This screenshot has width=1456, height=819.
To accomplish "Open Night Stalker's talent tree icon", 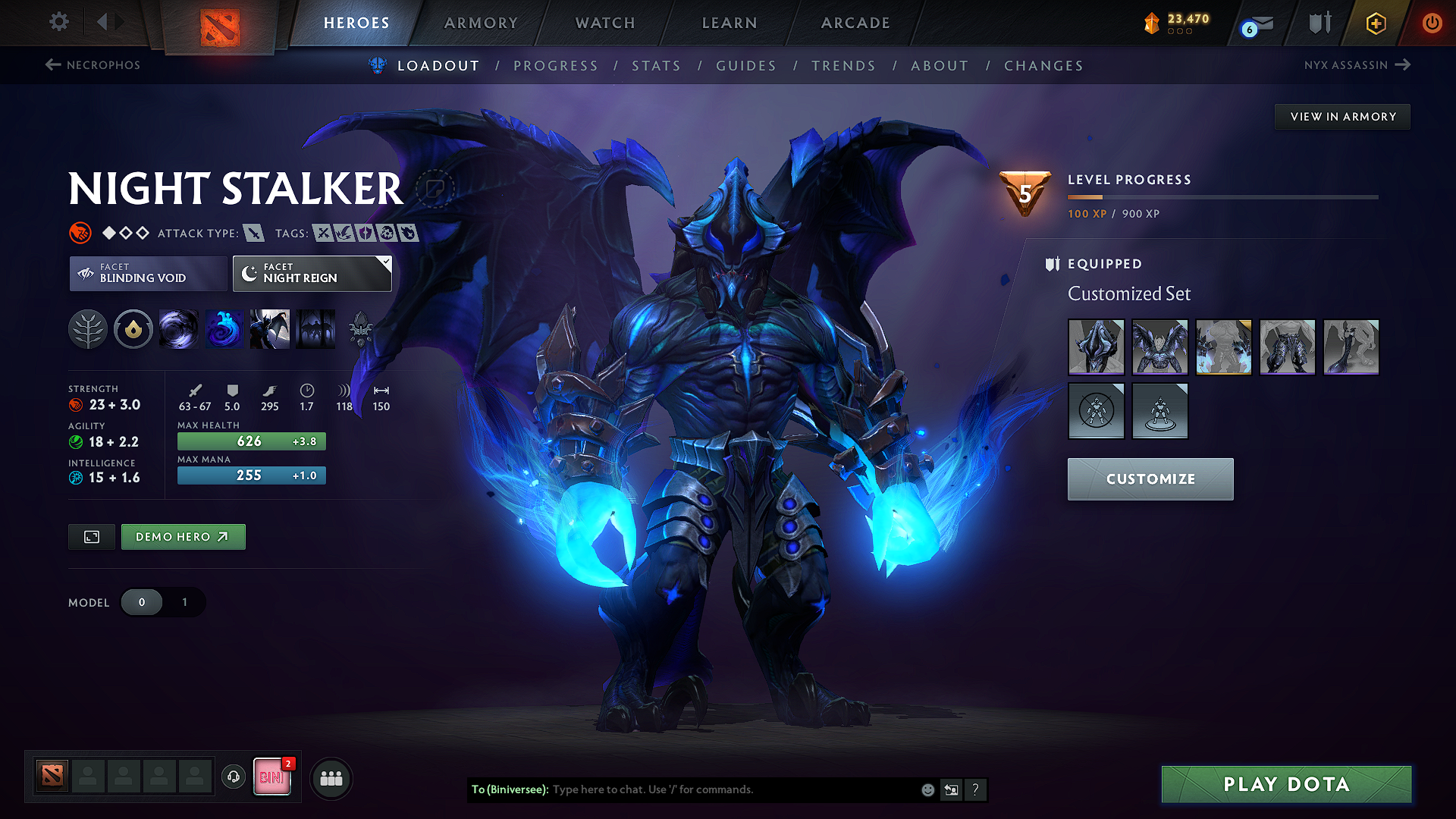I will [x=88, y=329].
